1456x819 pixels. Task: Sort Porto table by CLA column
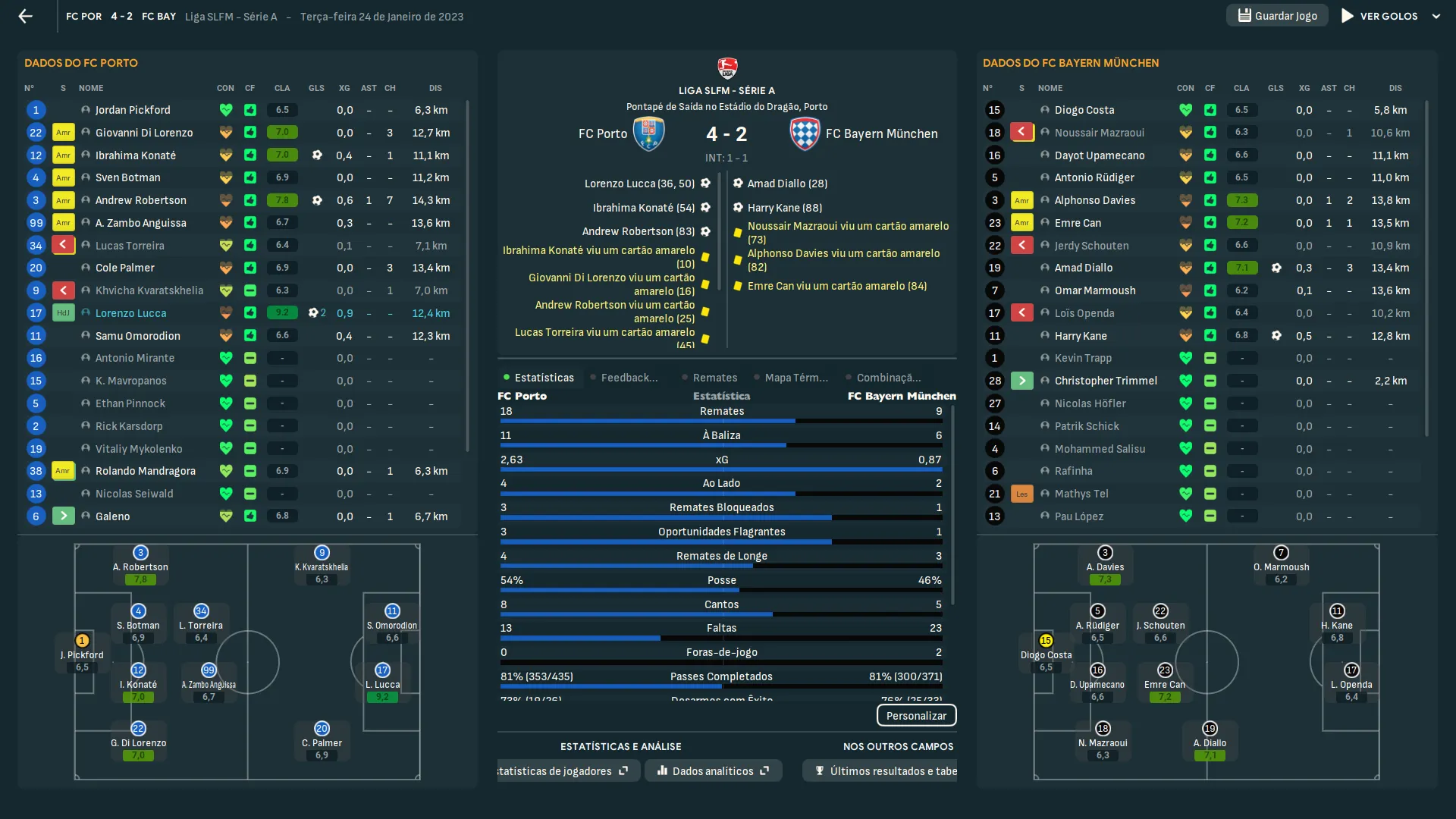tap(282, 88)
